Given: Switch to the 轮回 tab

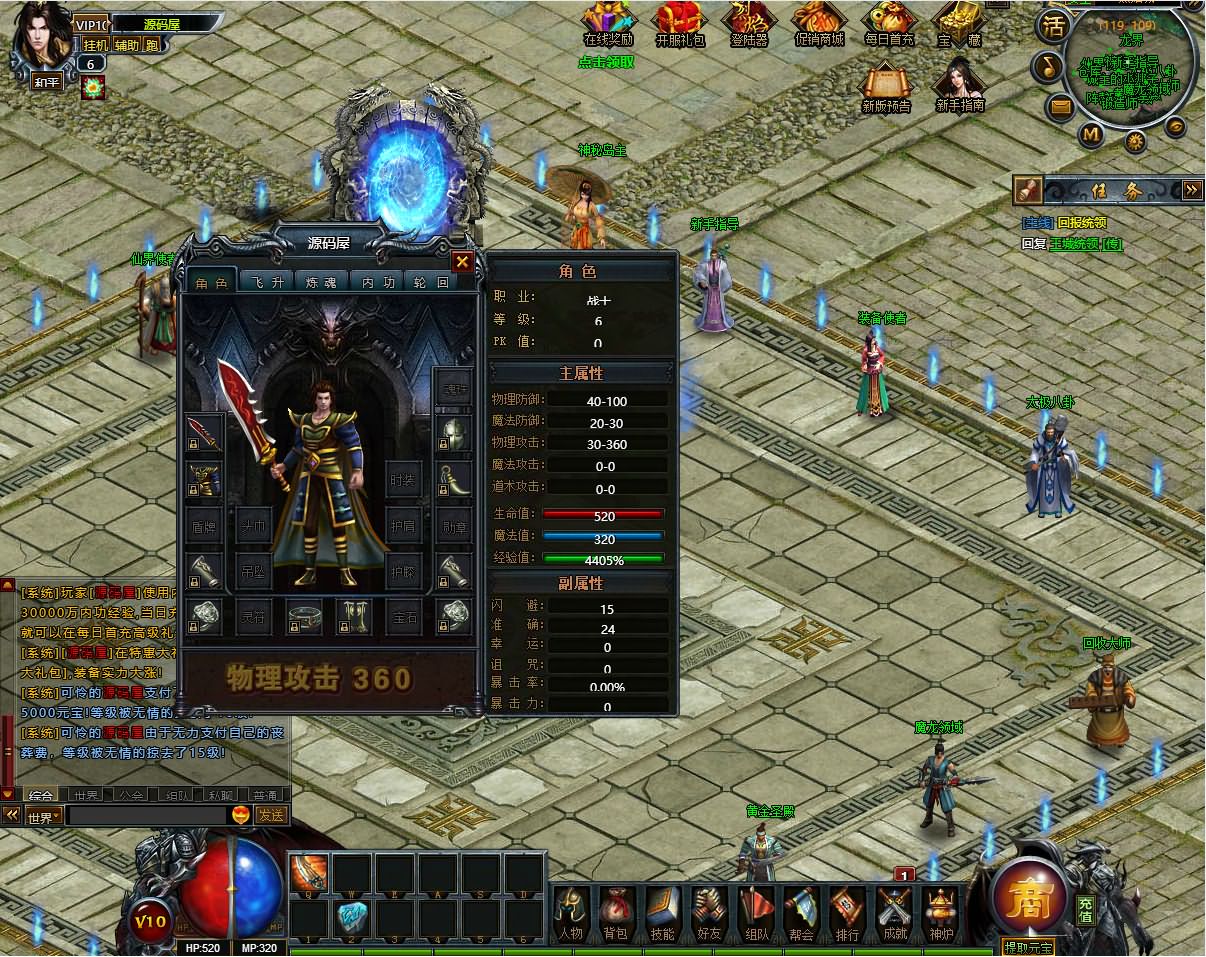Looking at the screenshot, I should point(431,283).
